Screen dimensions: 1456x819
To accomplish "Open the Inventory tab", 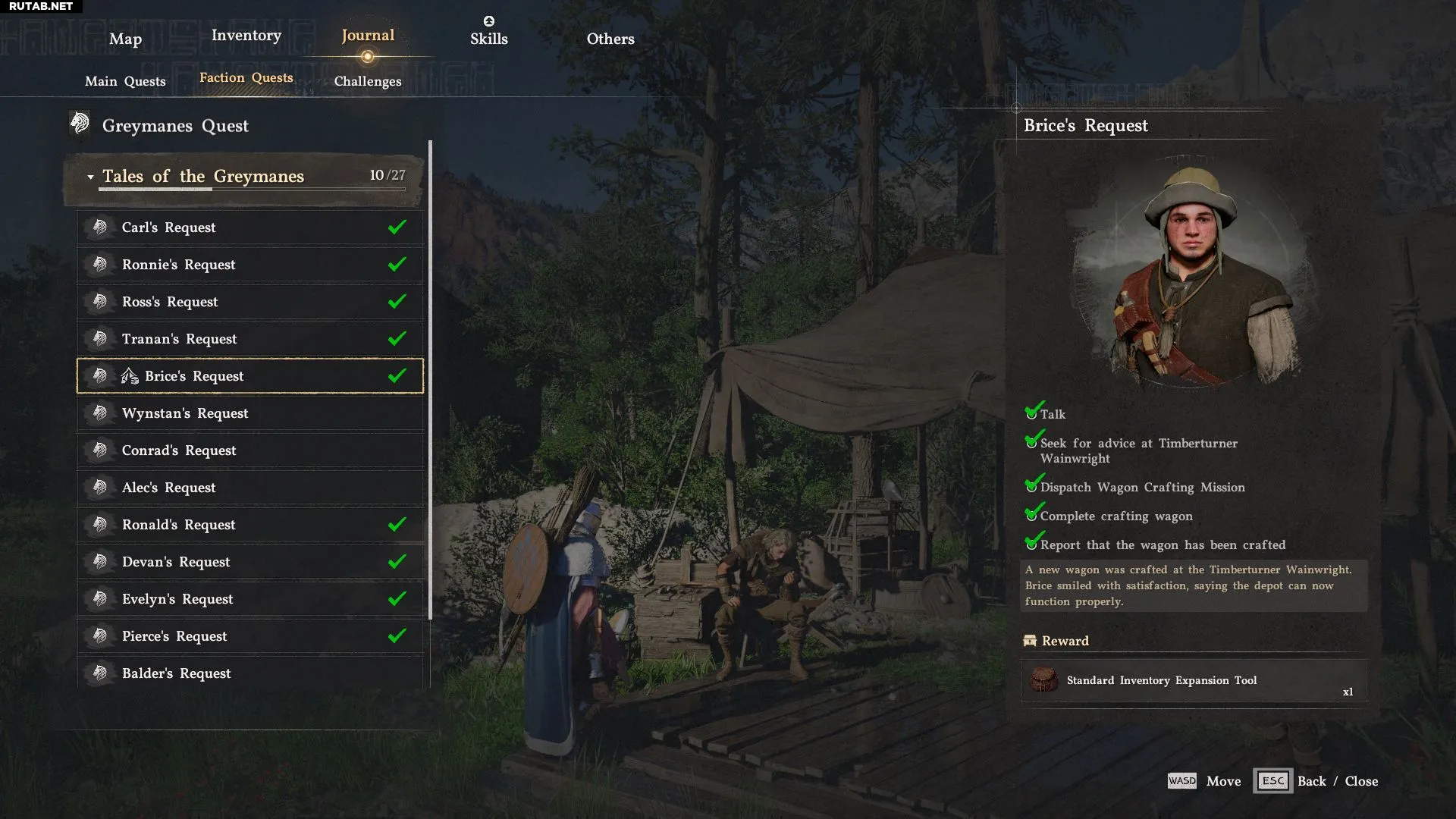I will 246,36.
